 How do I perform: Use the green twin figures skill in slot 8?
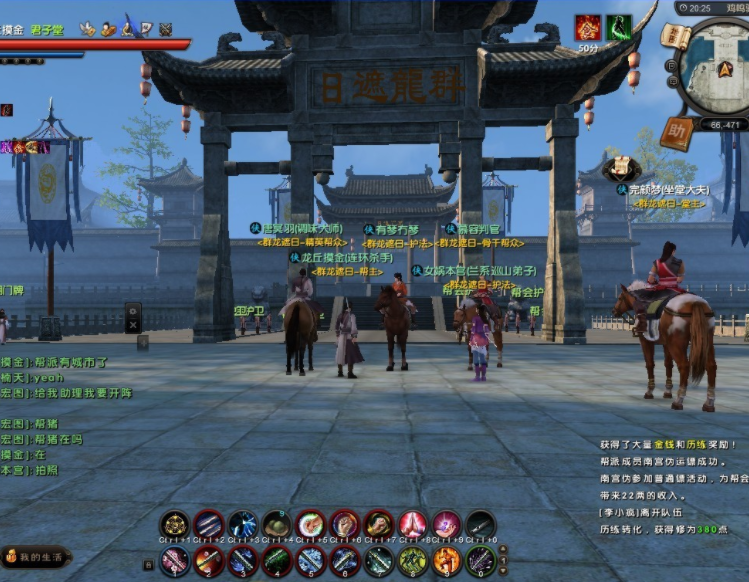click(x=413, y=560)
